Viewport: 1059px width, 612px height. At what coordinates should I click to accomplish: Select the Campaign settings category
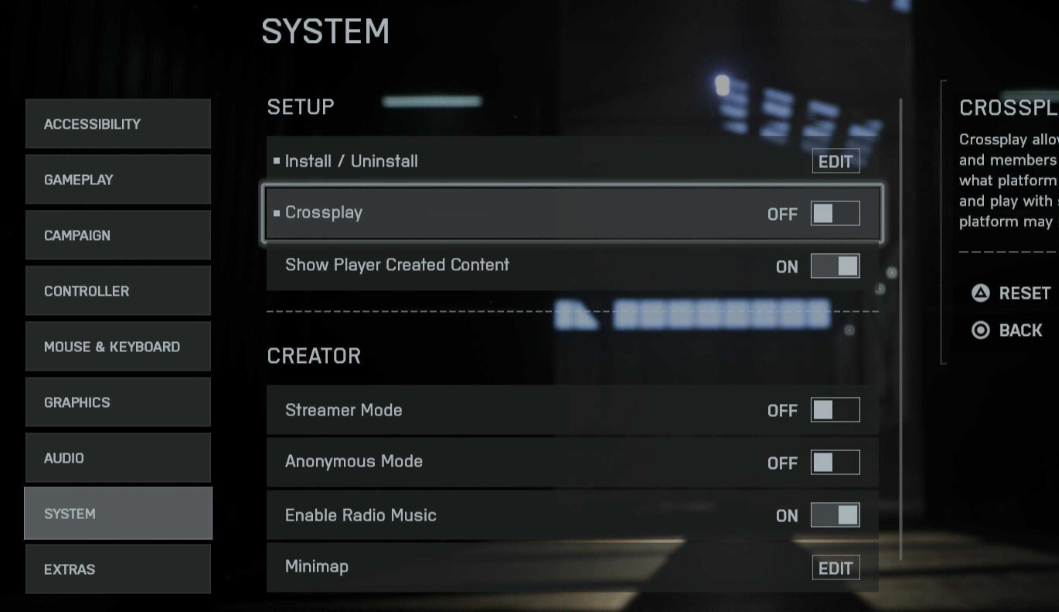click(118, 236)
